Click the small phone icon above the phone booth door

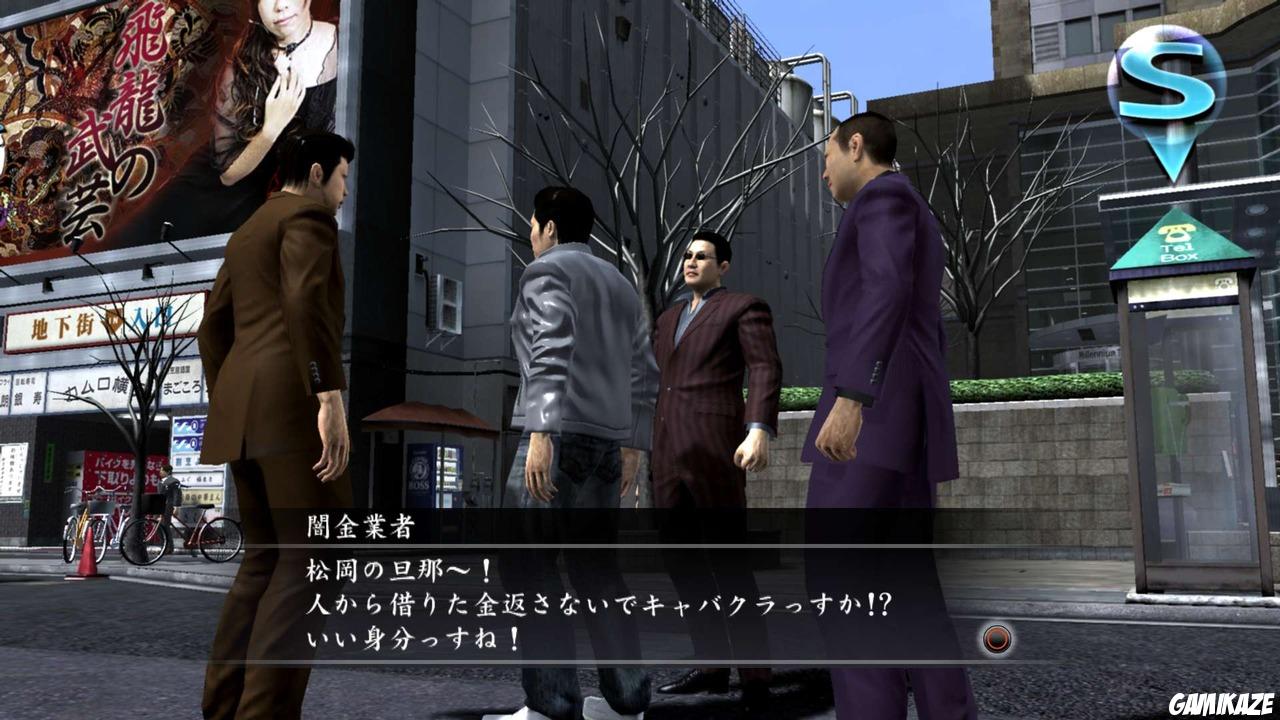point(1223,283)
